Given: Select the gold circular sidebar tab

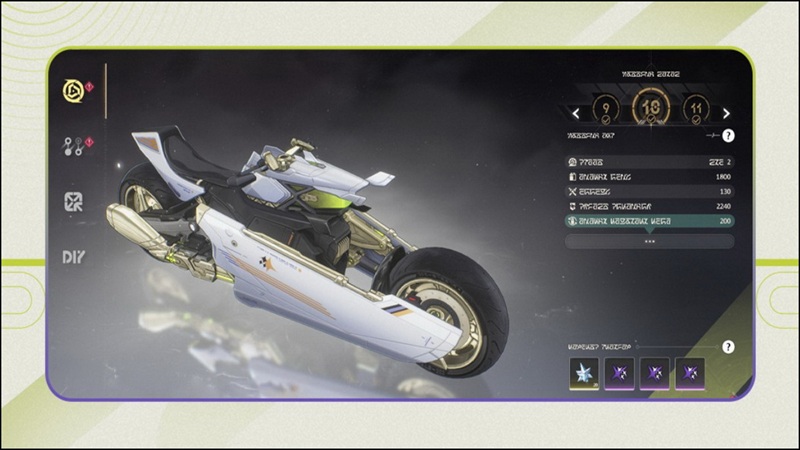Looking at the screenshot, I should pos(72,90).
